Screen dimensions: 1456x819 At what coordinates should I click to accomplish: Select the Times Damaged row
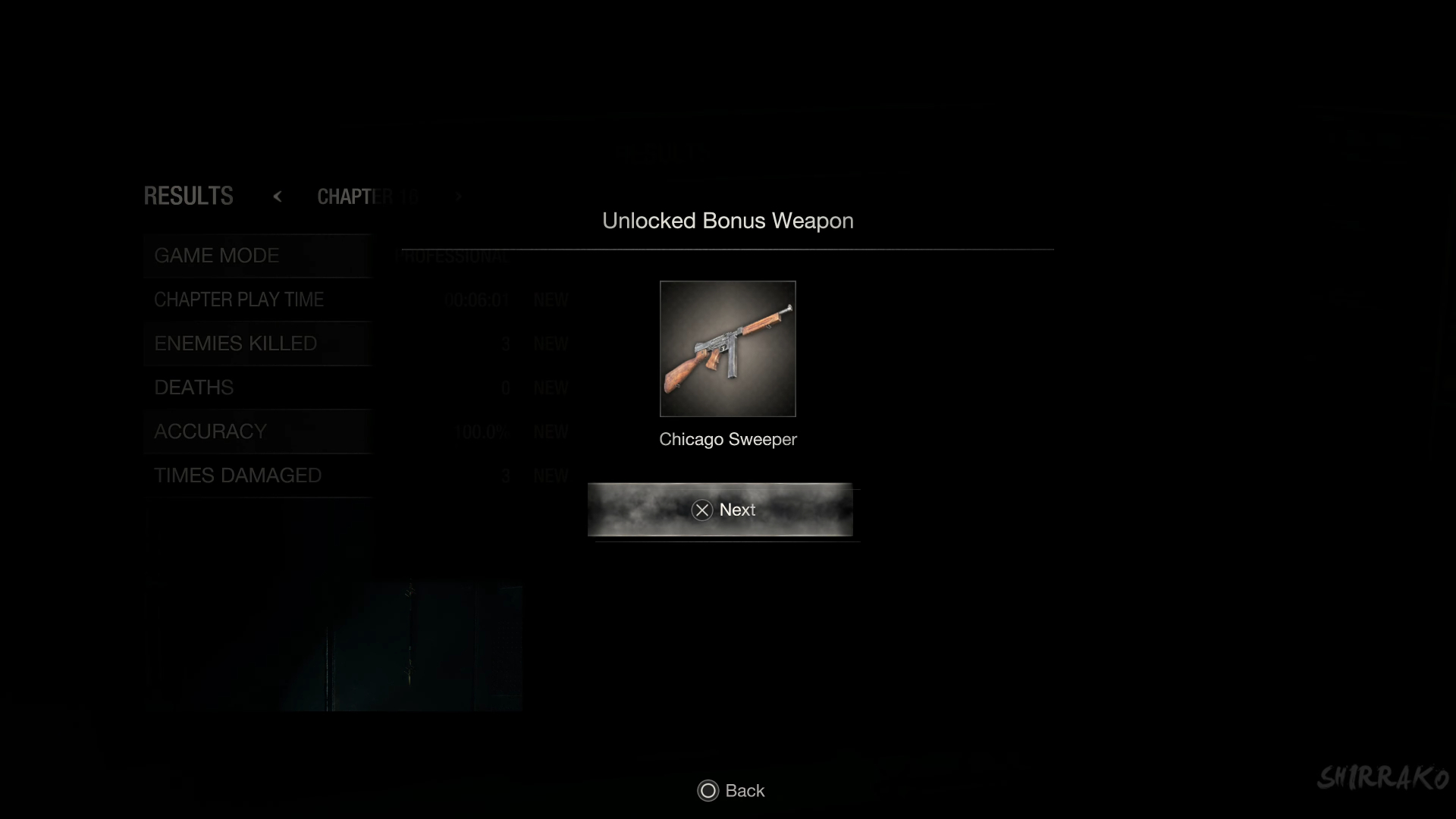pos(258,476)
